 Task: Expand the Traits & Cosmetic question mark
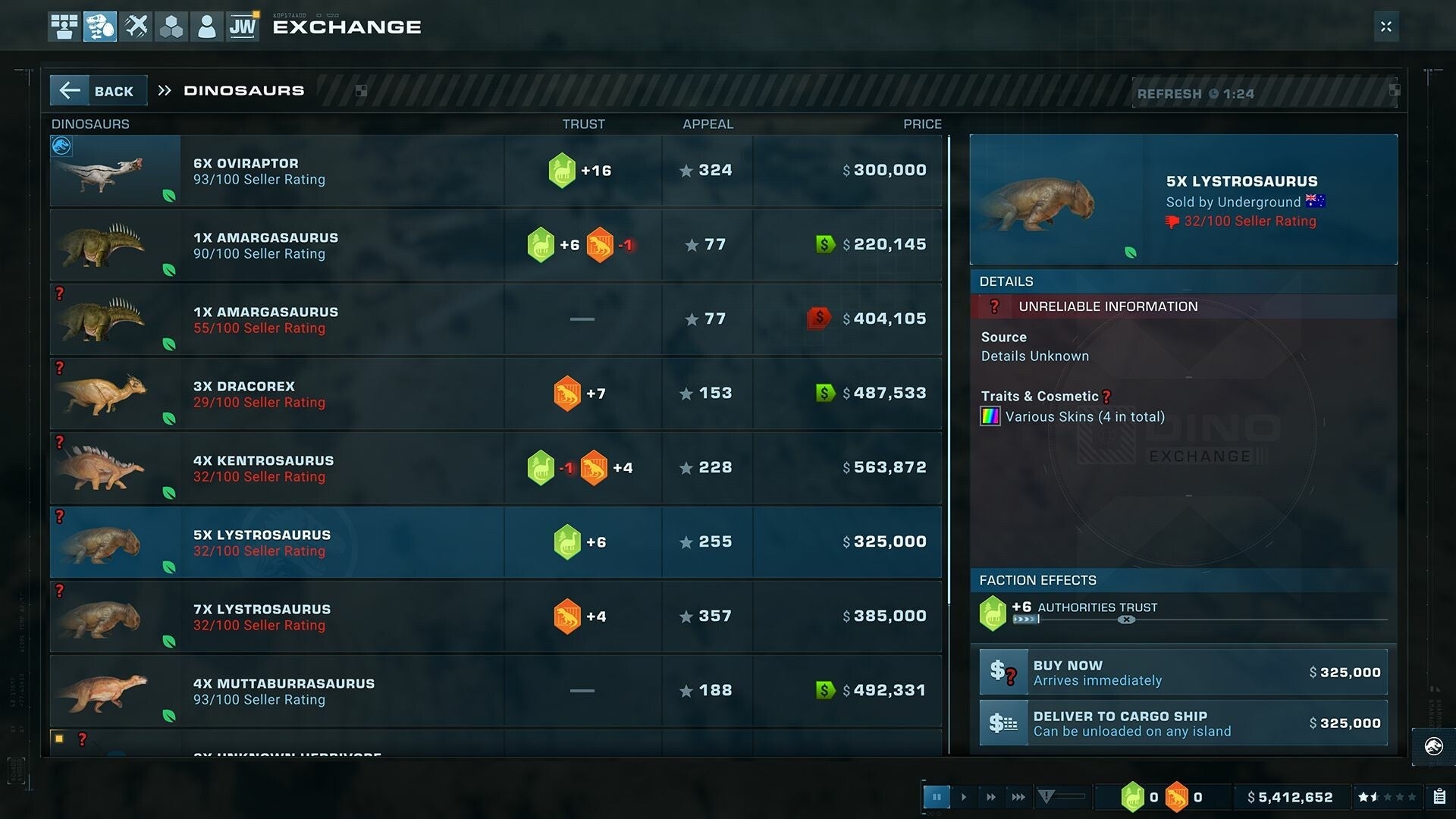[x=1106, y=396]
